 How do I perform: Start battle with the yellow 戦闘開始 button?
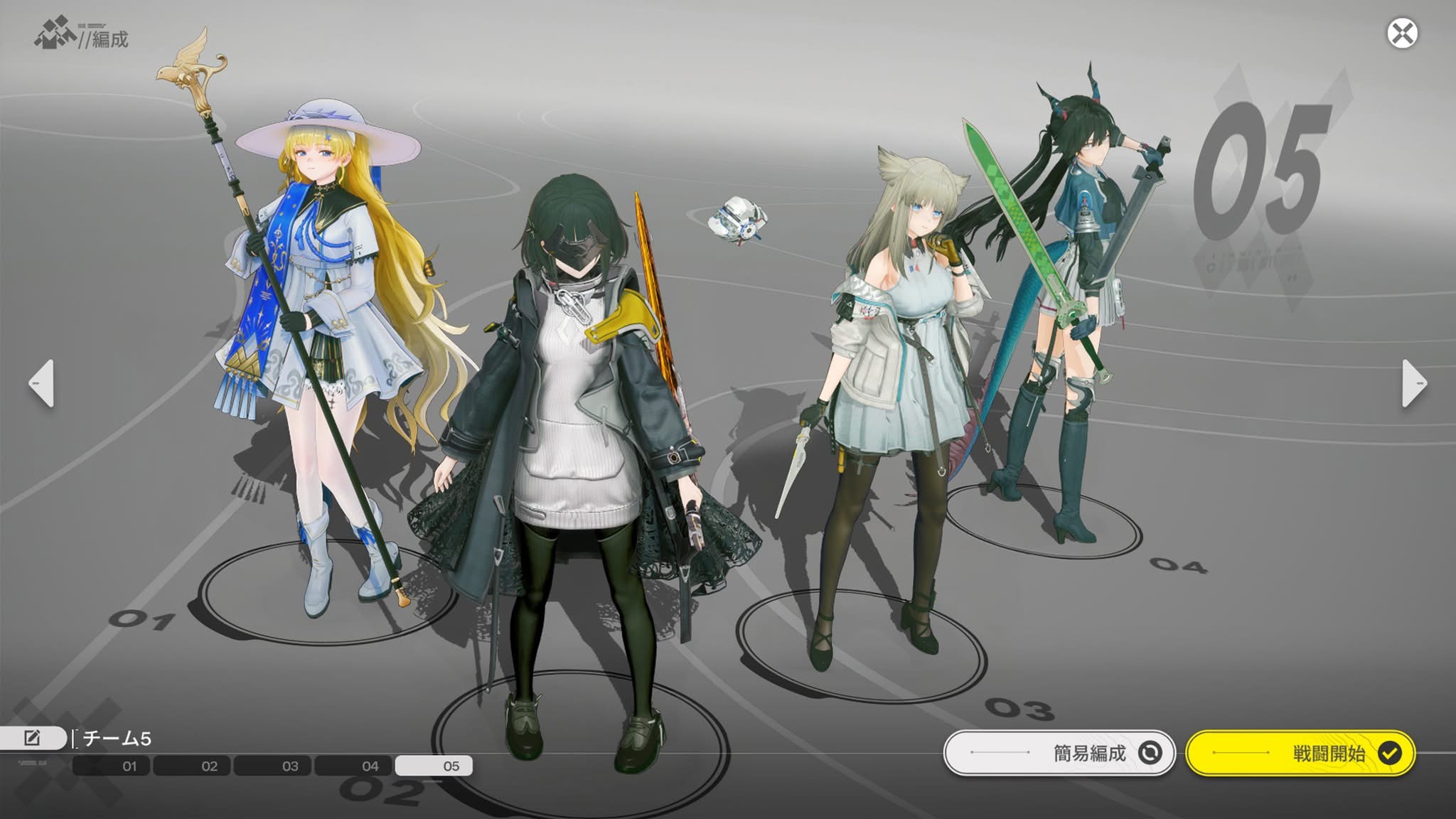click(1300, 753)
